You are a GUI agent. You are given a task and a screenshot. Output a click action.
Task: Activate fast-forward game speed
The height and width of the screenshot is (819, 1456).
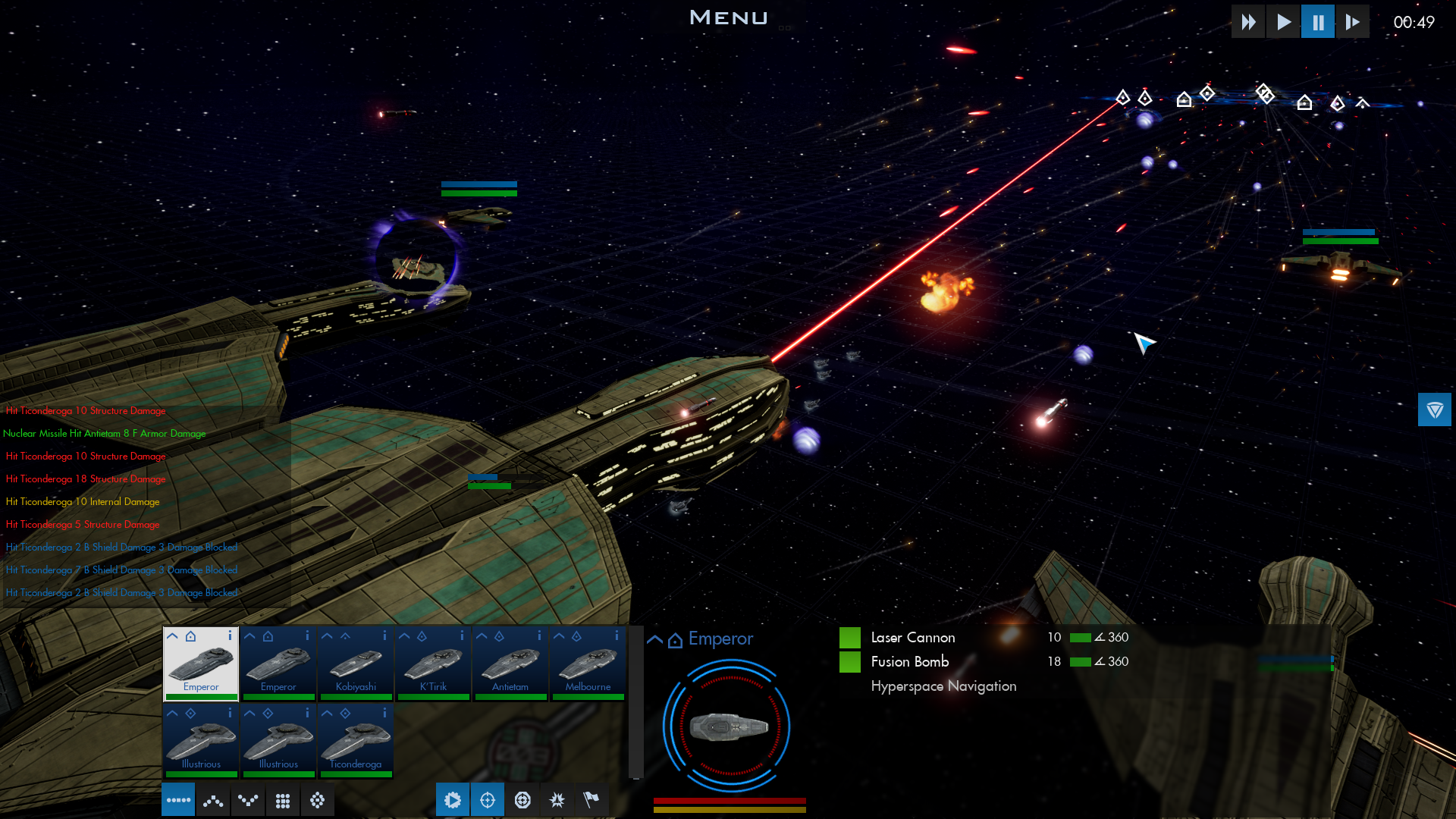tap(1248, 22)
